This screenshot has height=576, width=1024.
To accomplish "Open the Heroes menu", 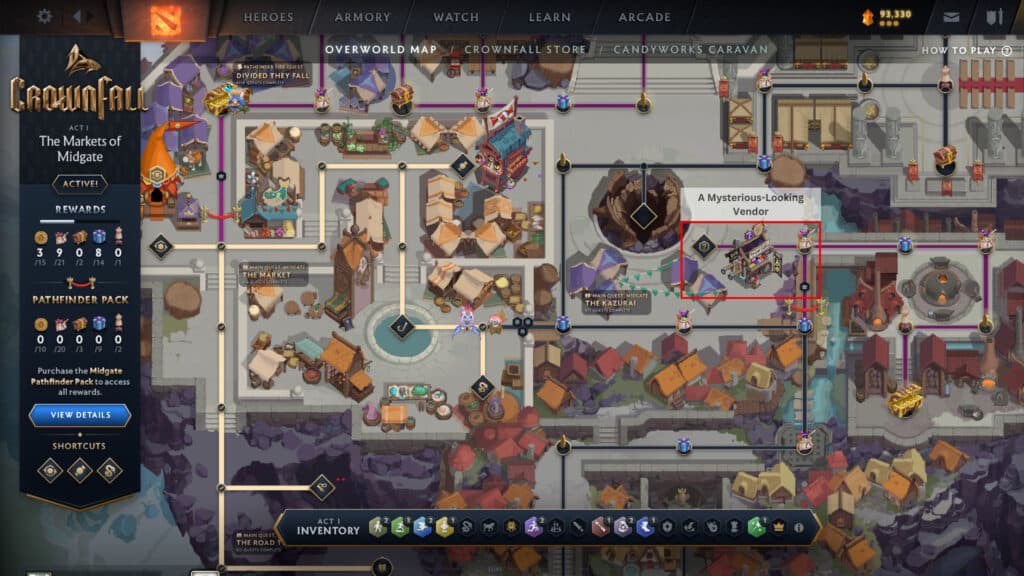I will pyautogui.click(x=268, y=17).
